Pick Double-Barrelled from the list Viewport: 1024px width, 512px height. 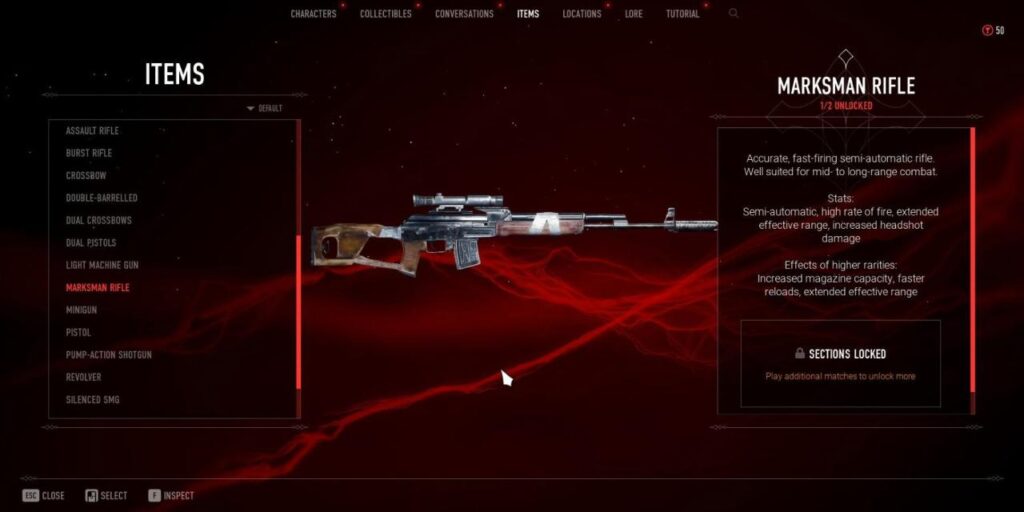102,198
